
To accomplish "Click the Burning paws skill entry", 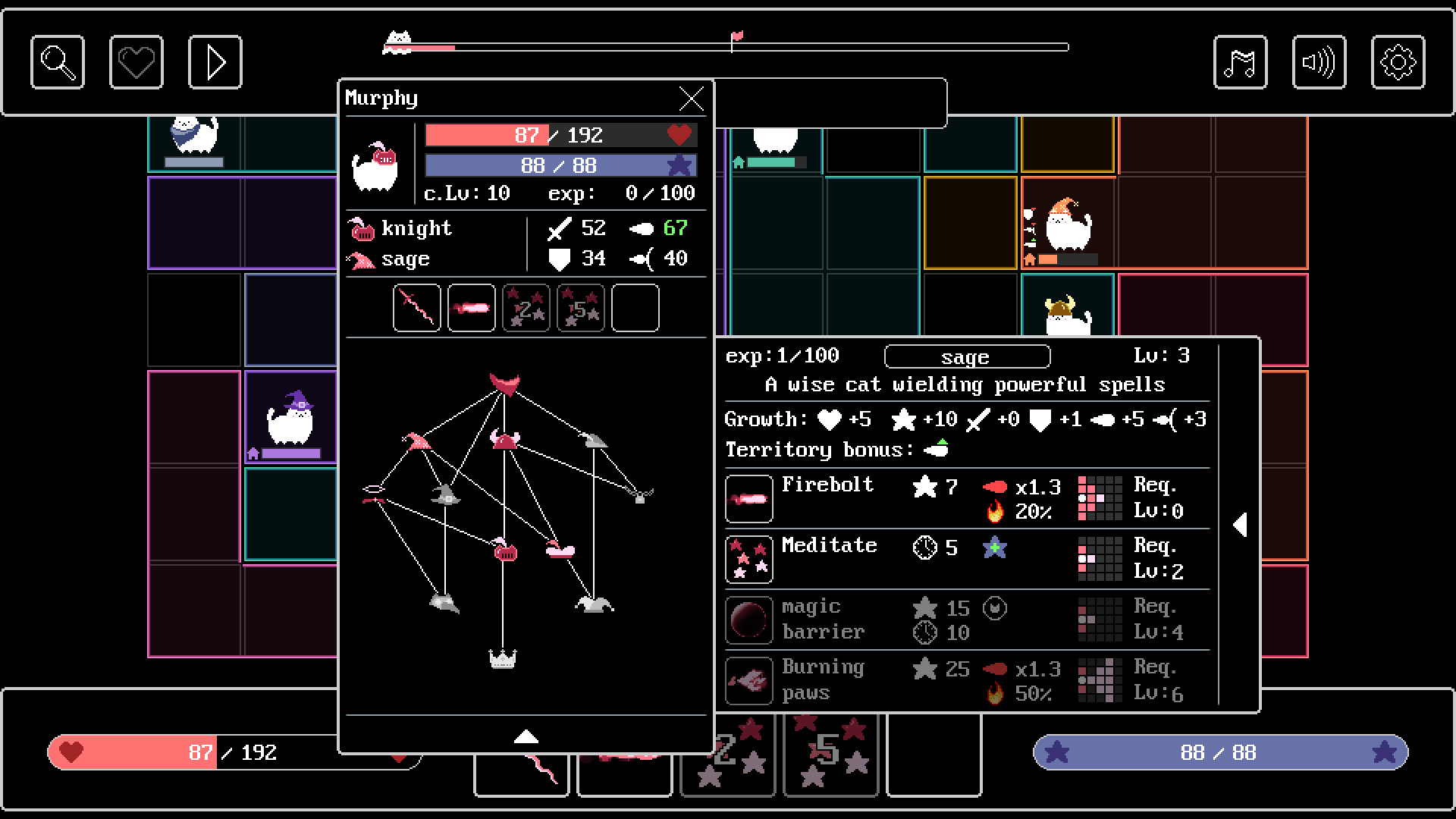I will point(823,679).
